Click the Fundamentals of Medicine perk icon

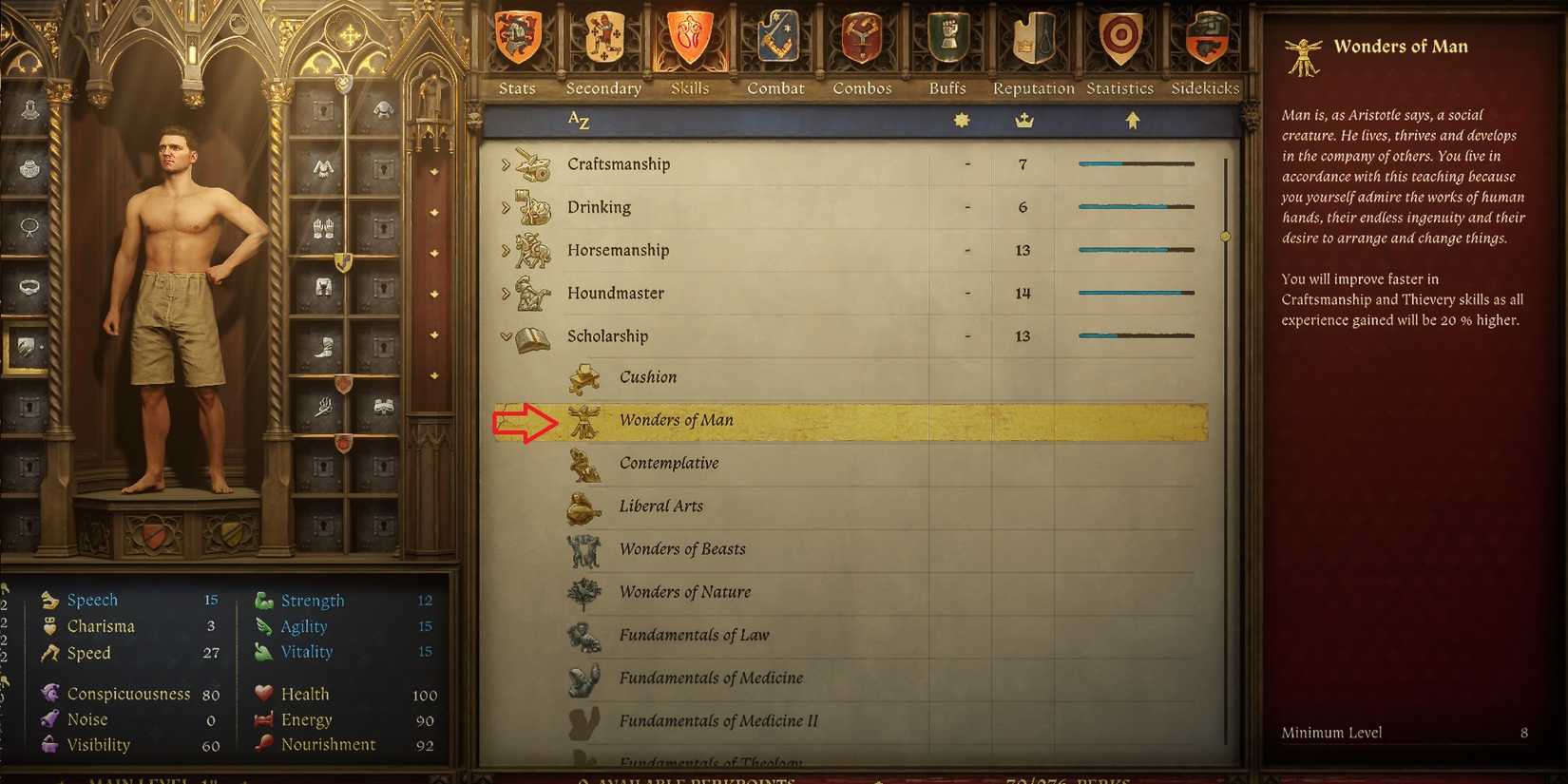(583, 678)
